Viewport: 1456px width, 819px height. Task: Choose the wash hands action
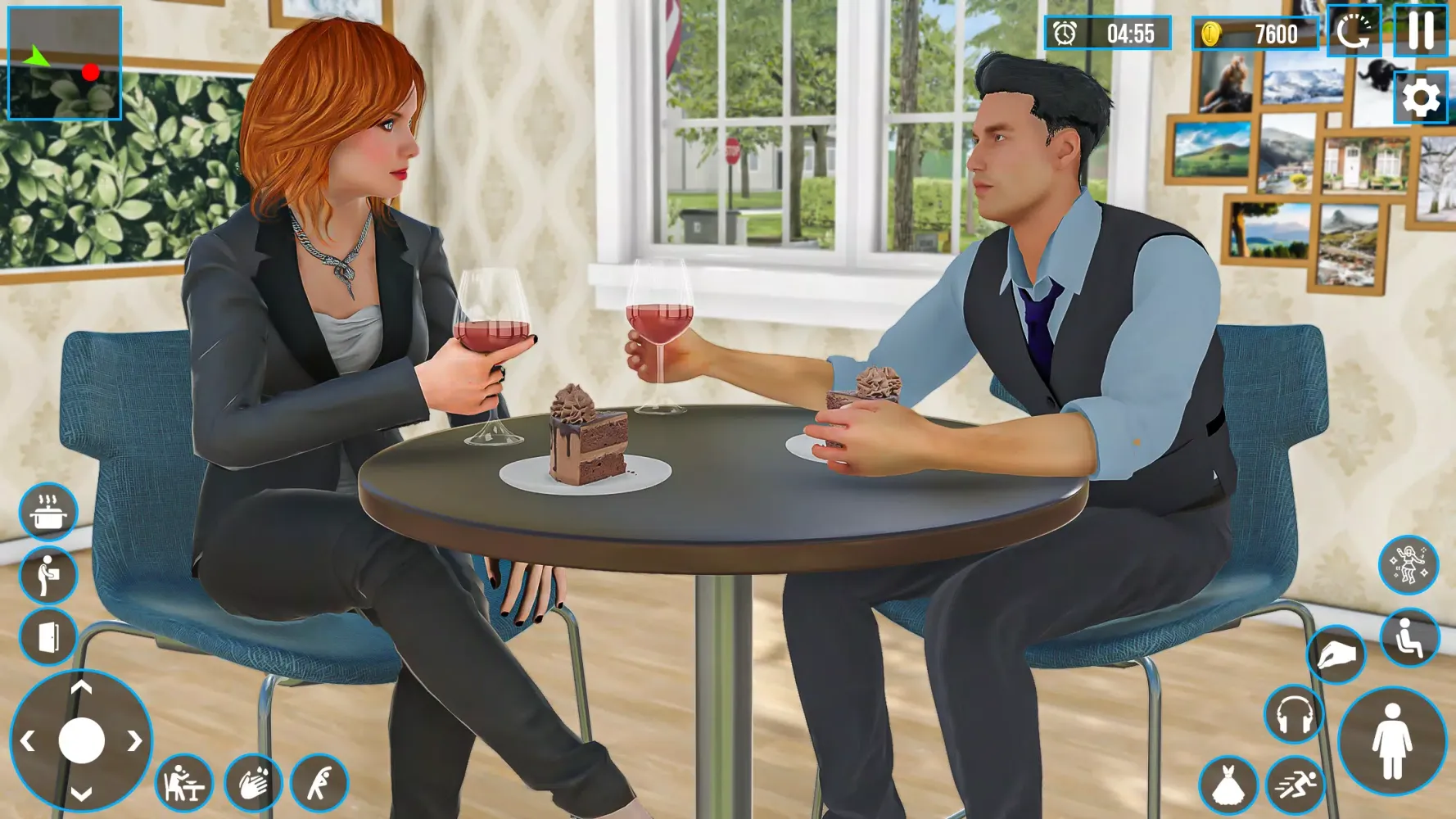253,783
